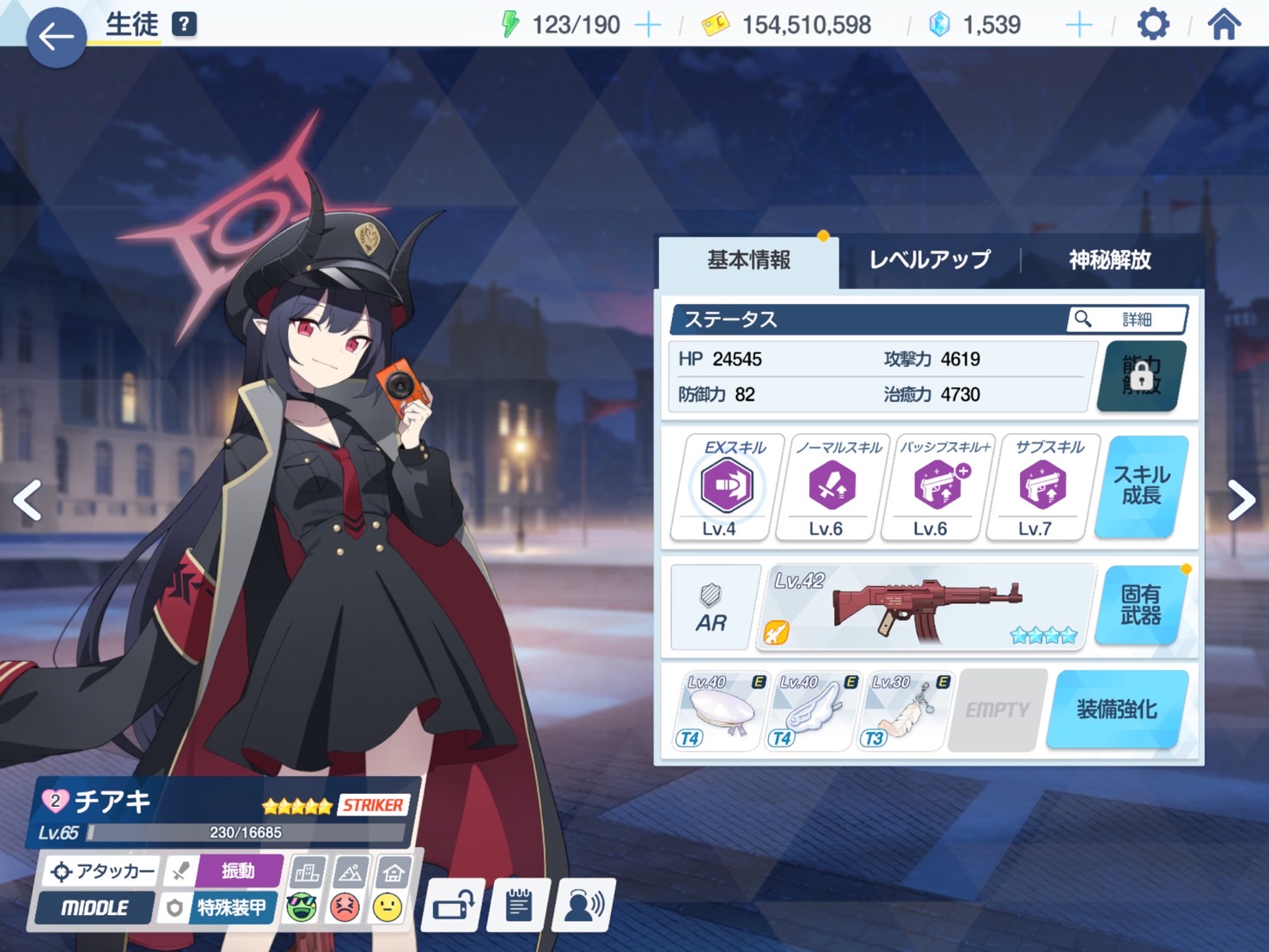Go back using the arrow button
Image resolution: width=1269 pixels, height=952 pixels.
pyautogui.click(x=56, y=37)
